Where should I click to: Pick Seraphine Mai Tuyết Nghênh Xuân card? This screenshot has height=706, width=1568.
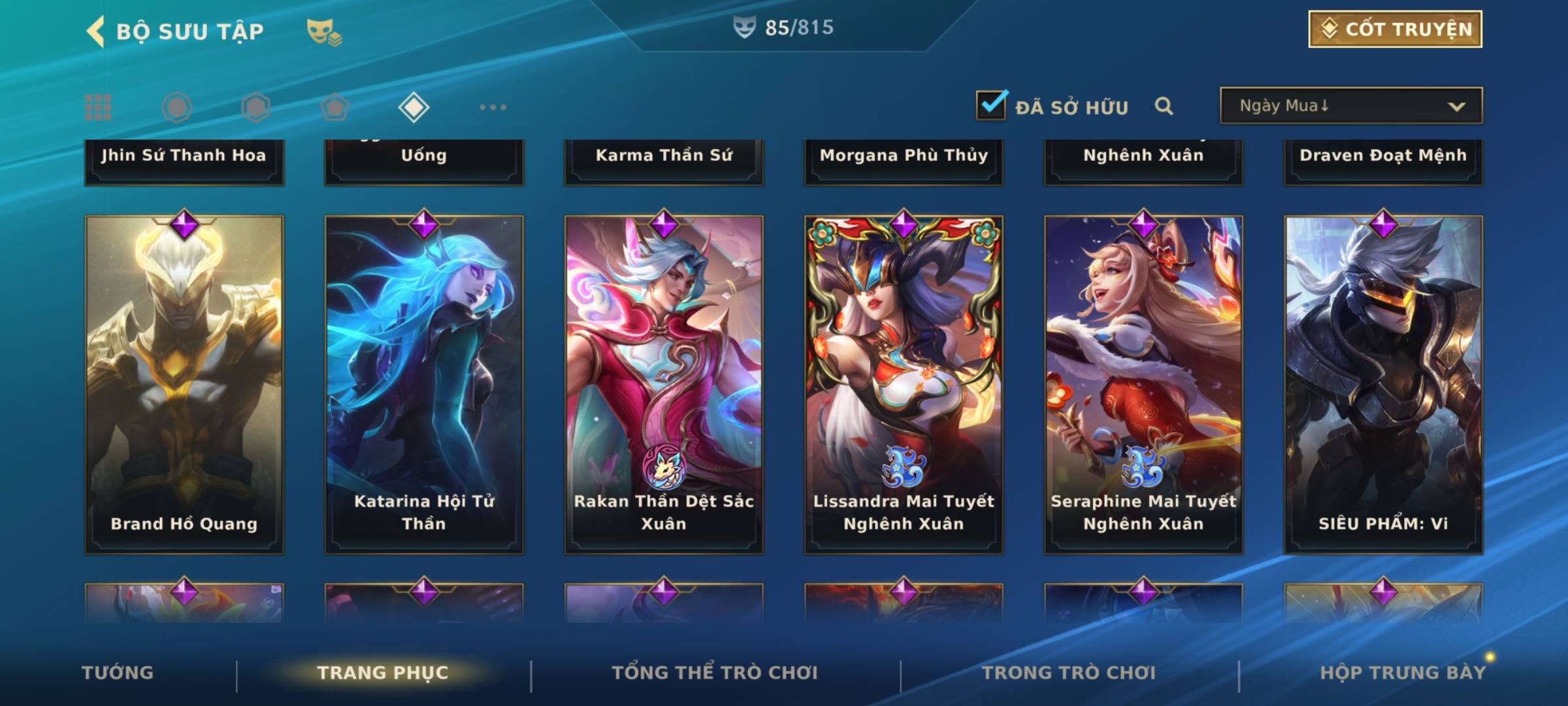1143,384
